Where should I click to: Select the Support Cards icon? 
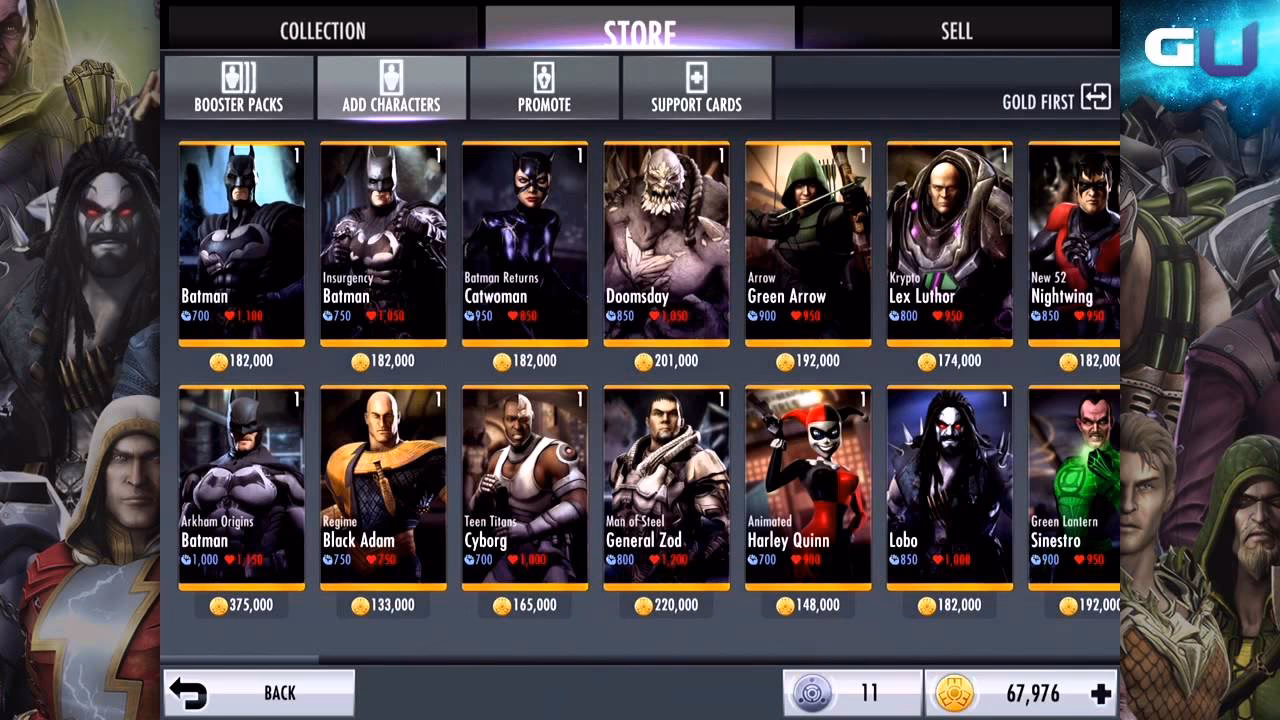pos(697,87)
